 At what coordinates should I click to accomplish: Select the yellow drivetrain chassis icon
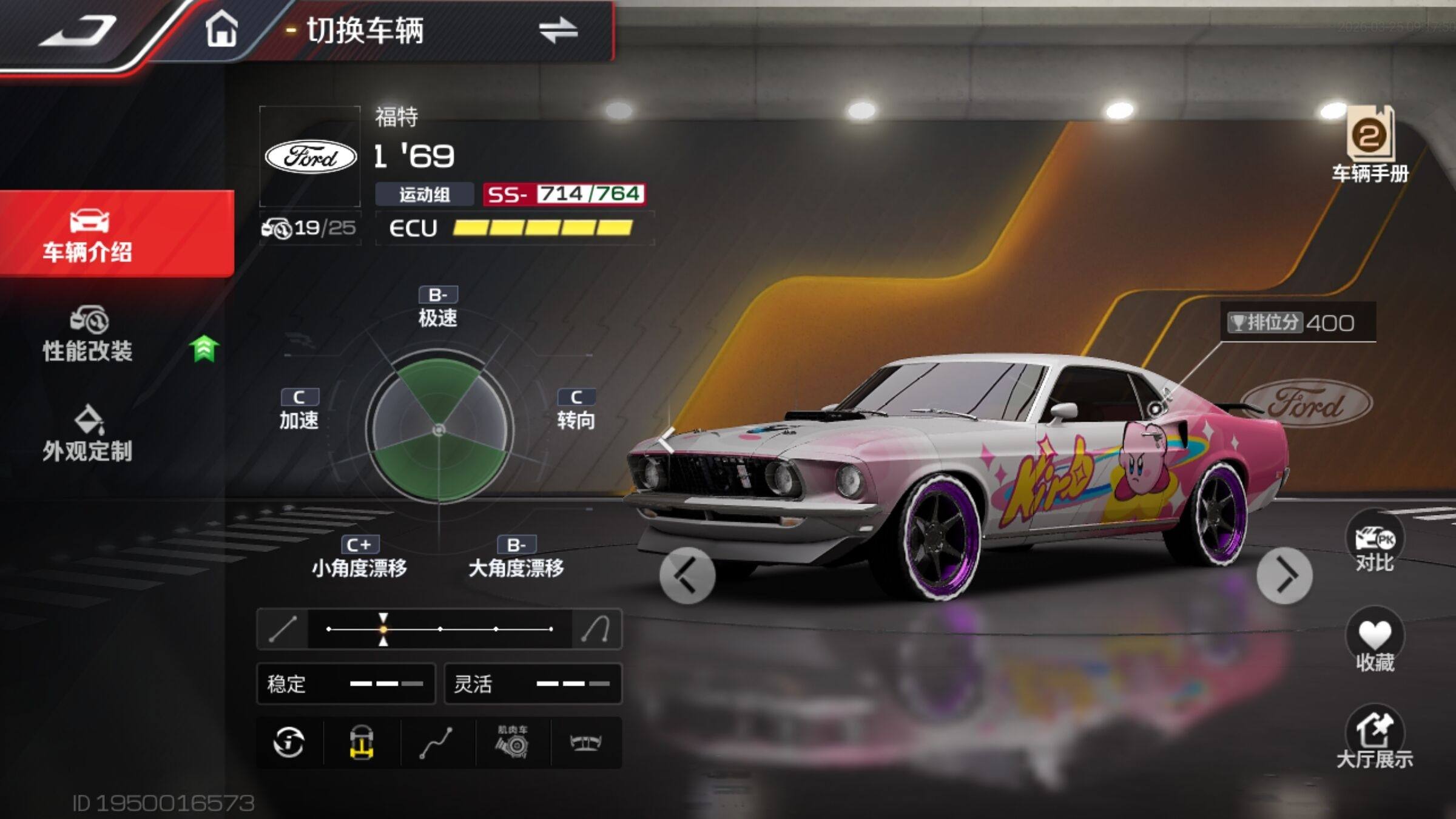362,743
